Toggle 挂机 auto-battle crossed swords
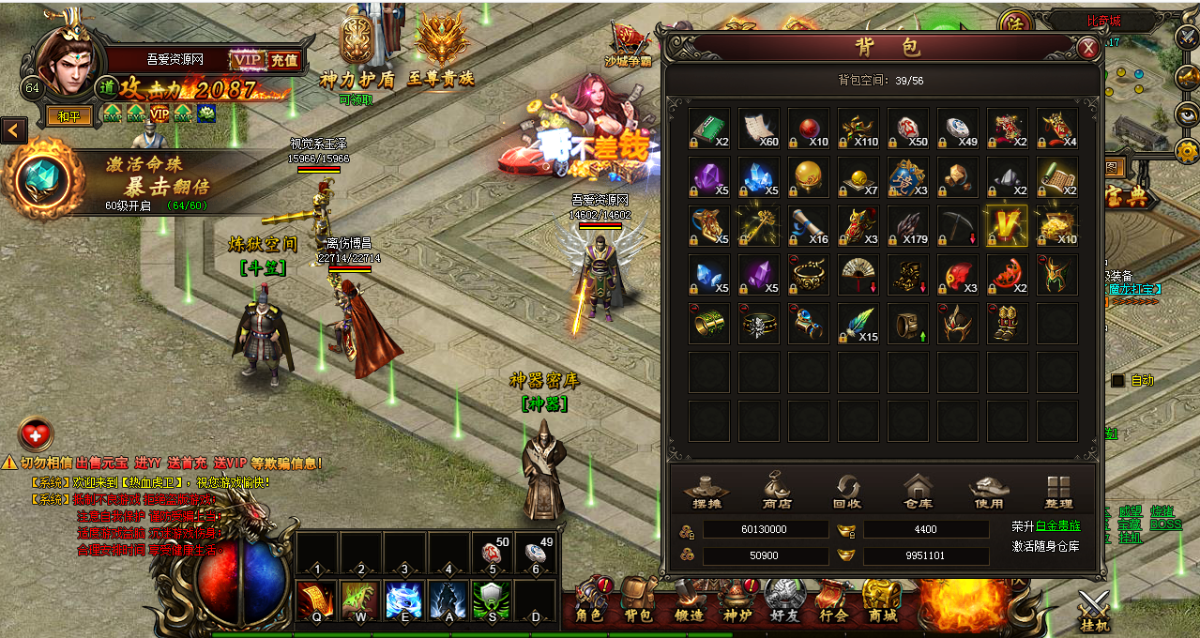The height and width of the screenshot is (638, 1200). [1094, 608]
